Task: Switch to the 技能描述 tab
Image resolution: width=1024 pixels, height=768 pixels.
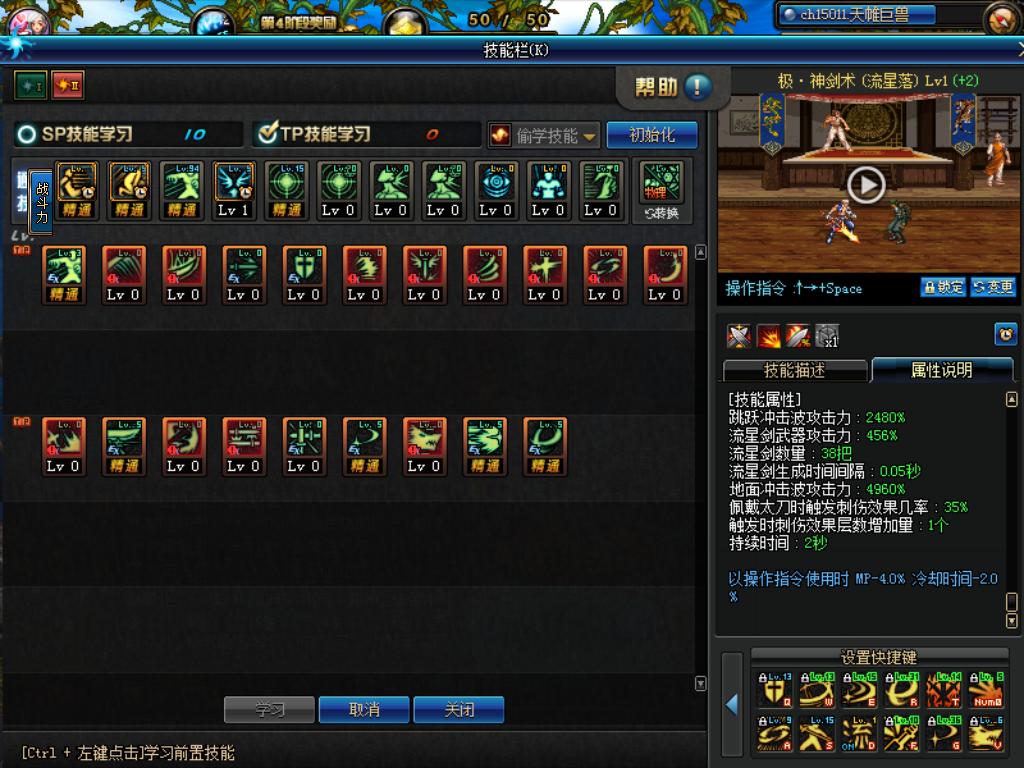Action: (x=795, y=370)
